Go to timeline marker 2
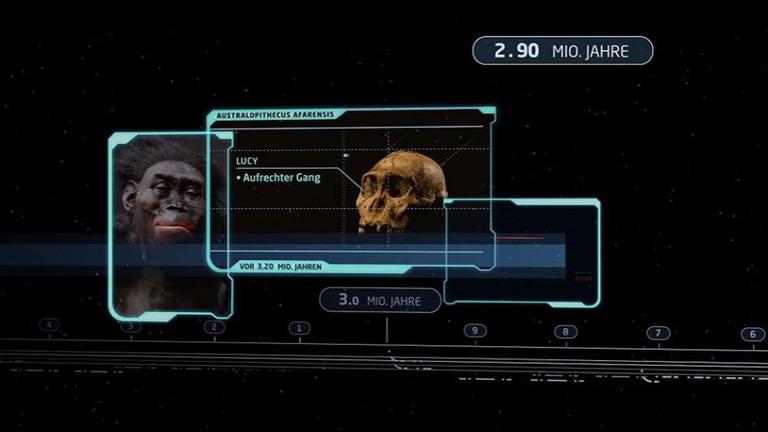 pos(214,326)
